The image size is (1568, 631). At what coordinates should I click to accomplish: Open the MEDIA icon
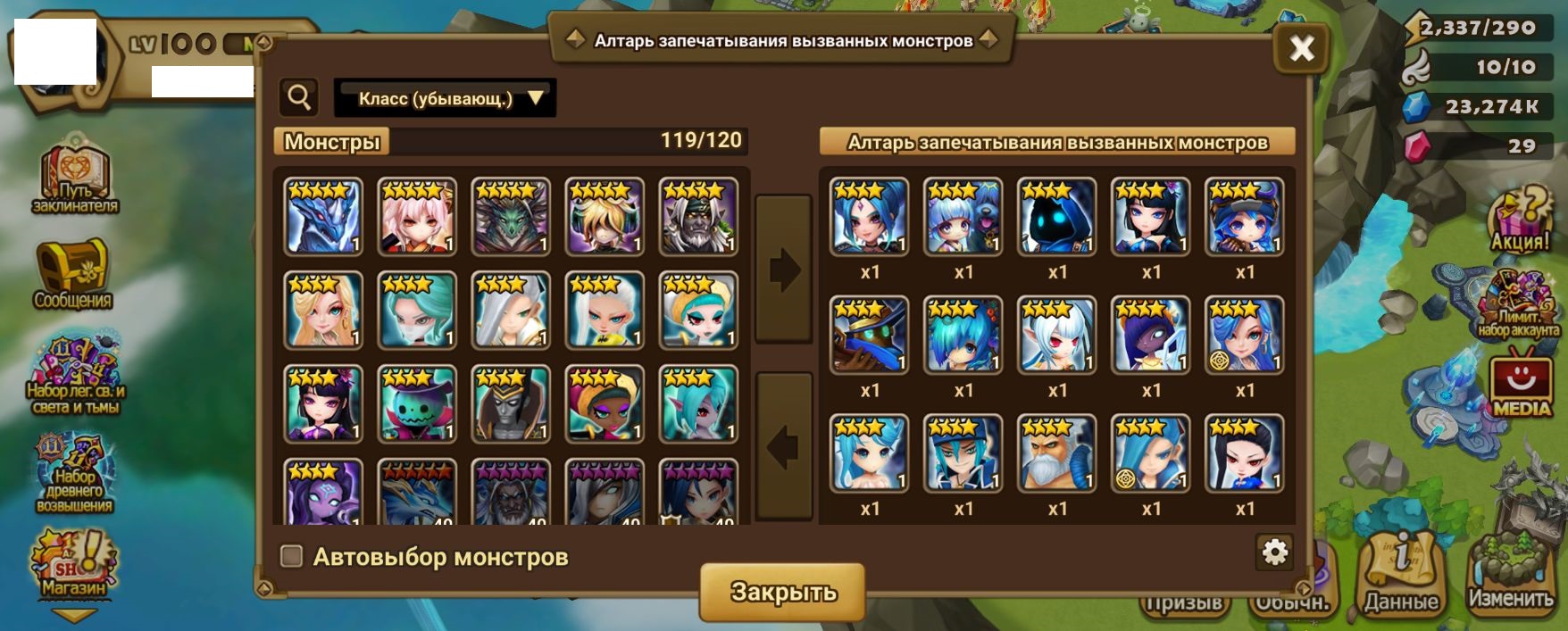click(1522, 386)
